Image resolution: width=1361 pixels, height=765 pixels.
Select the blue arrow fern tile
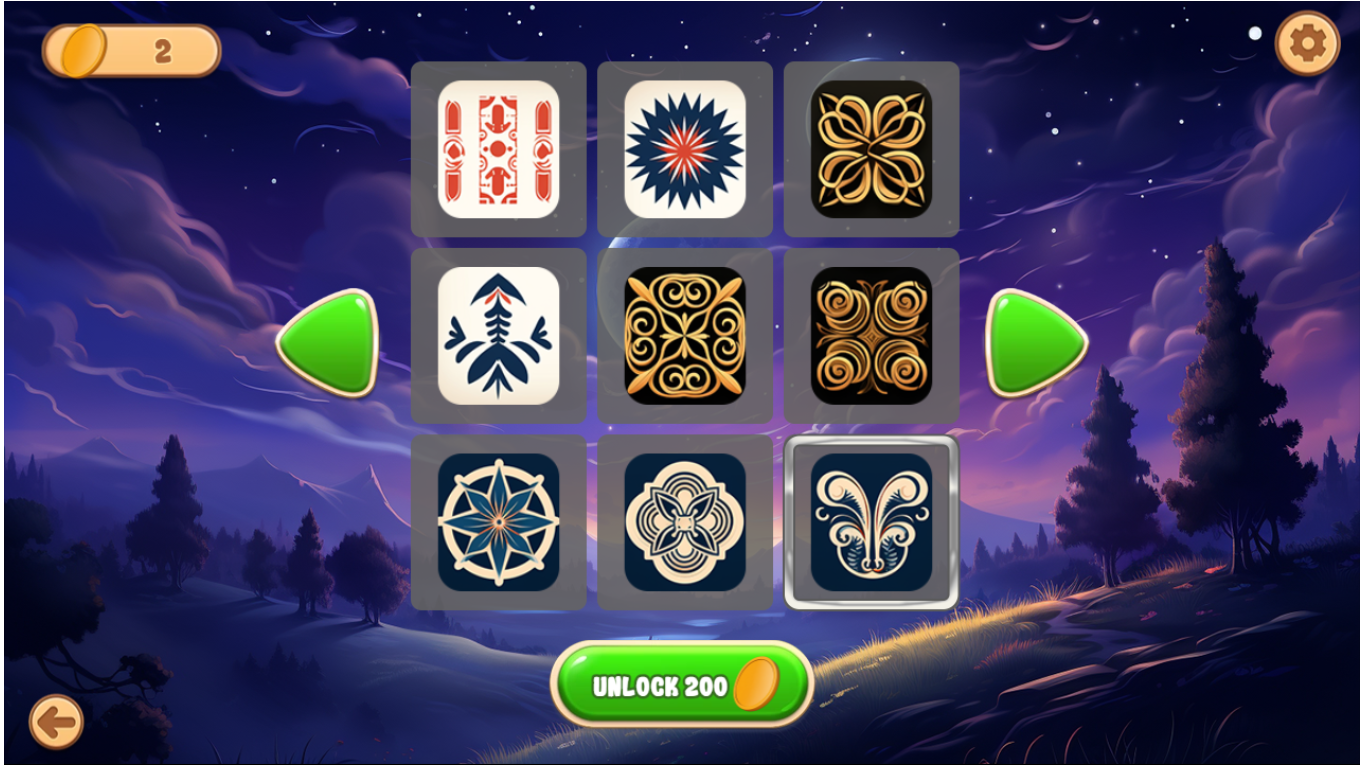click(500, 334)
